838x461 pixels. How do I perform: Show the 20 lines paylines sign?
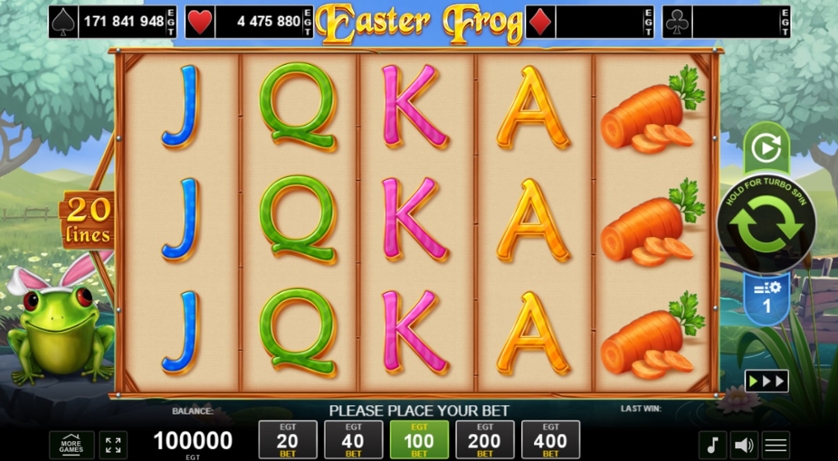click(x=88, y=221)
